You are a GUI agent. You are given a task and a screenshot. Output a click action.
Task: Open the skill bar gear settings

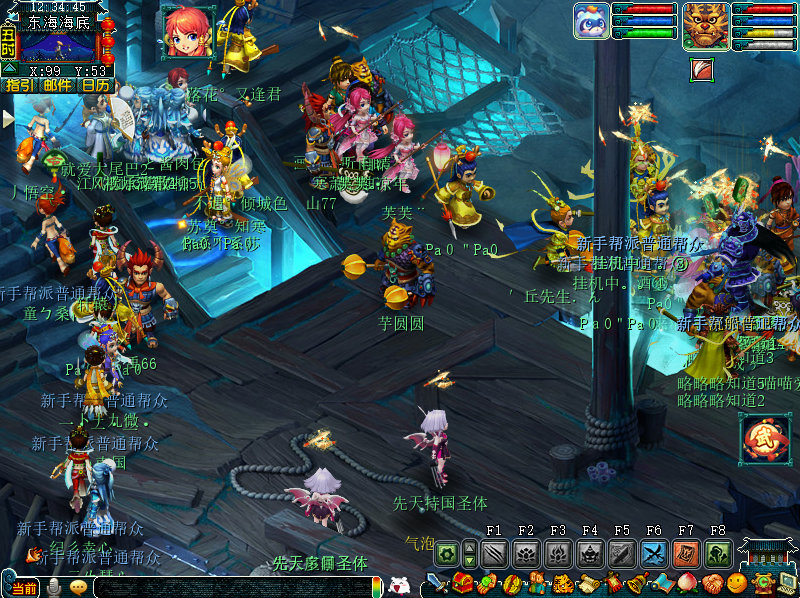446,553
